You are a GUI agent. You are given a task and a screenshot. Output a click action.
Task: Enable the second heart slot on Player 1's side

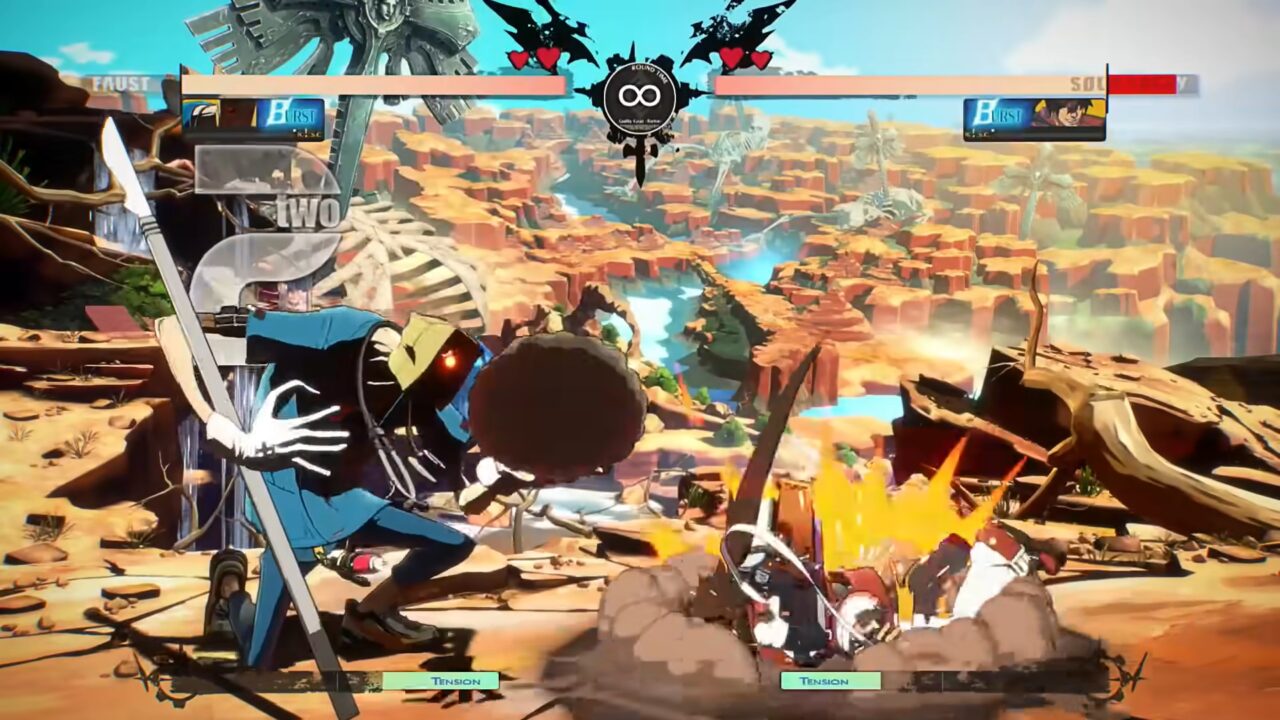(545, 57)
